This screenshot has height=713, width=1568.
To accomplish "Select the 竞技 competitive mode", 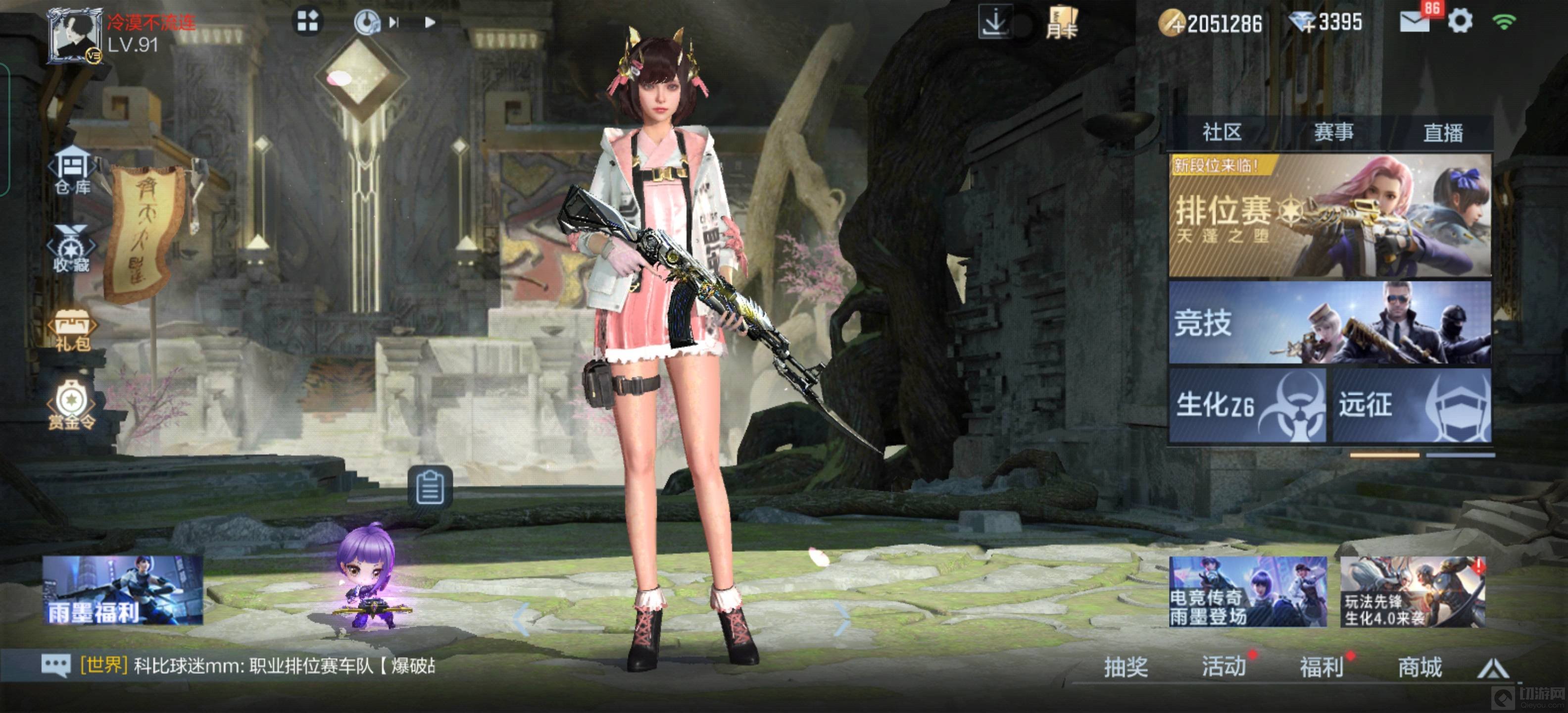I will (x=1329, y=322).
